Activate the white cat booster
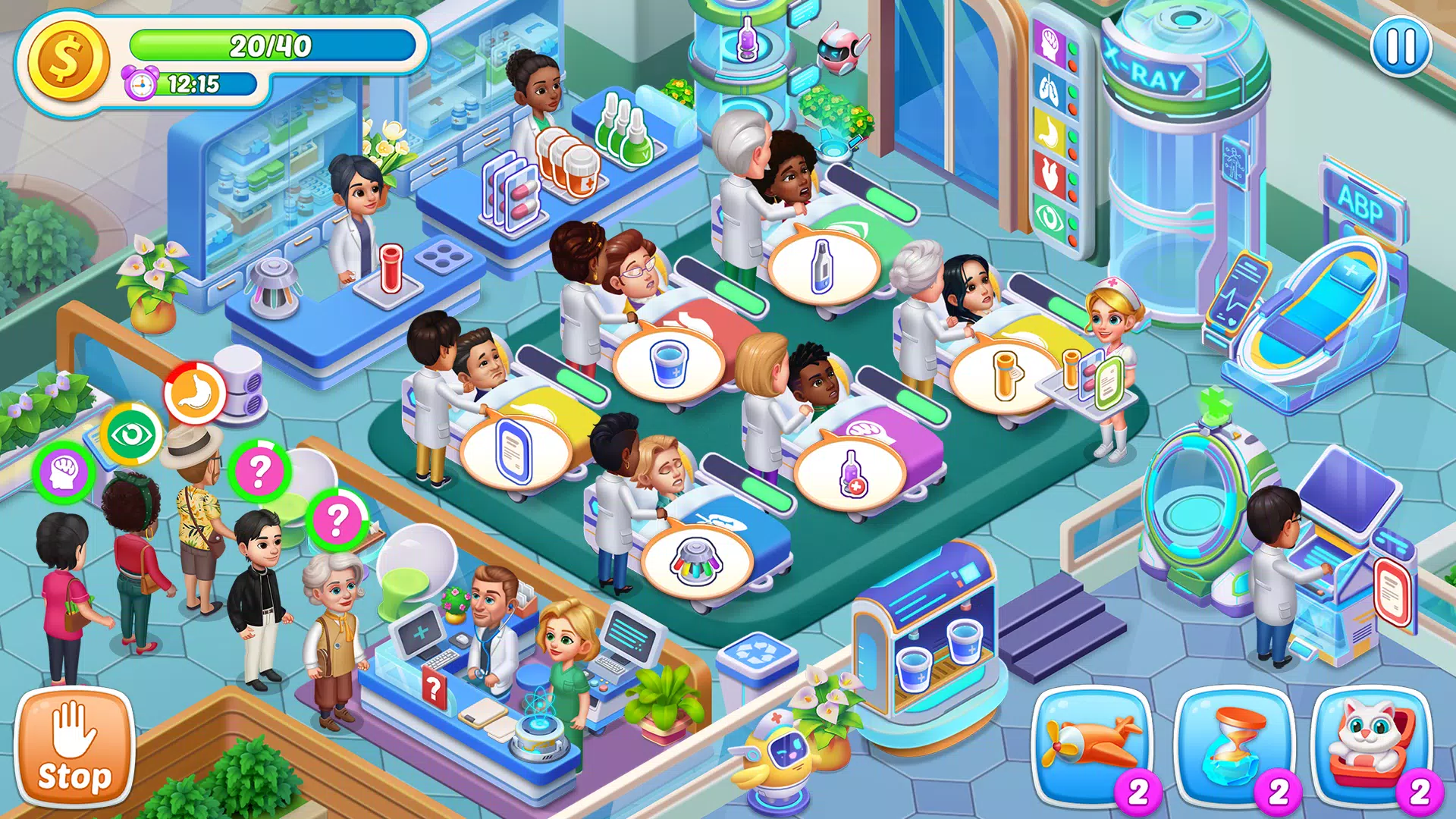This screenshot has width=1456, height=819. click(1372, 745)
